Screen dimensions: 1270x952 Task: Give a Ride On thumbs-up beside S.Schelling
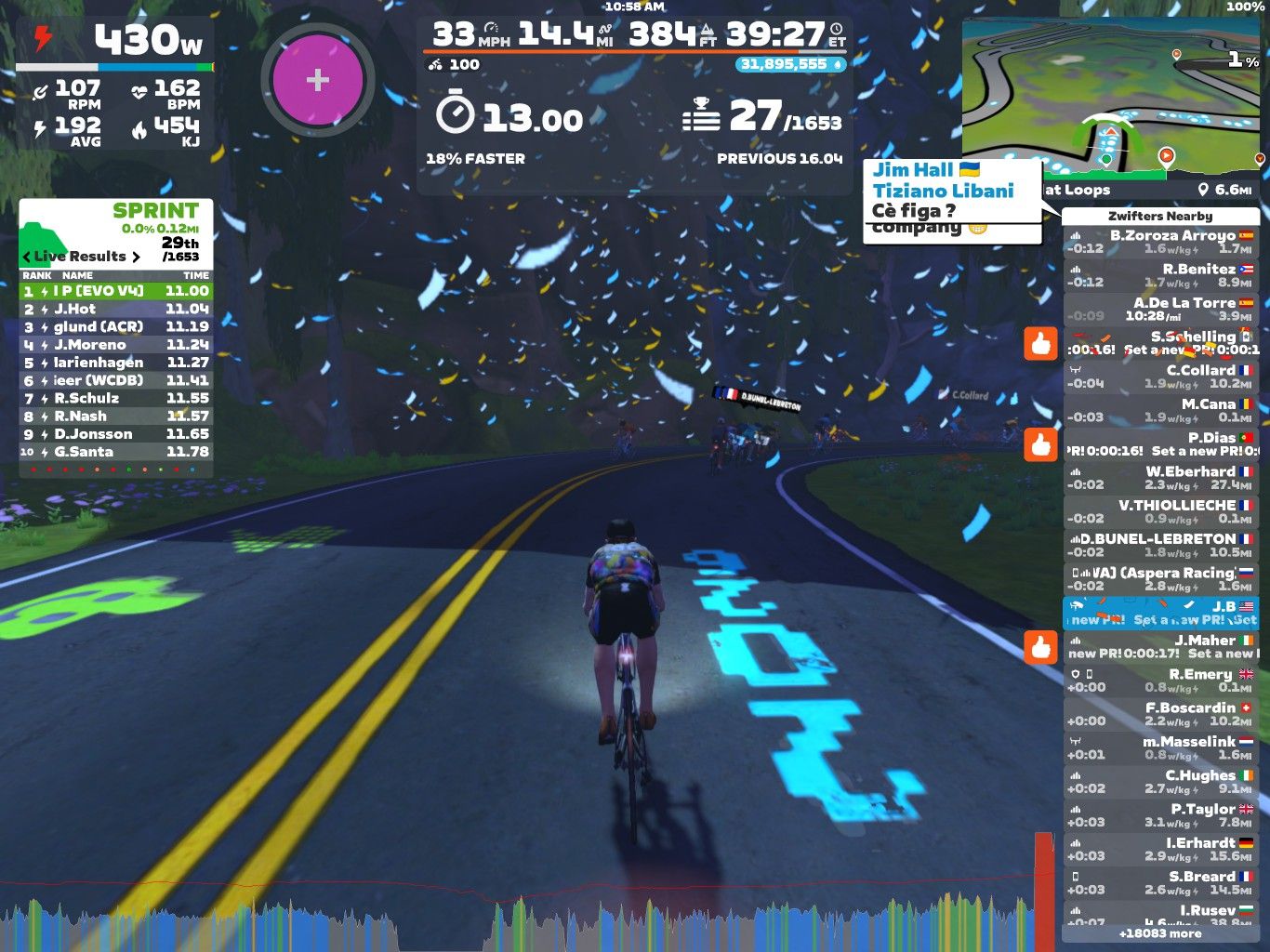(1040, 343)
